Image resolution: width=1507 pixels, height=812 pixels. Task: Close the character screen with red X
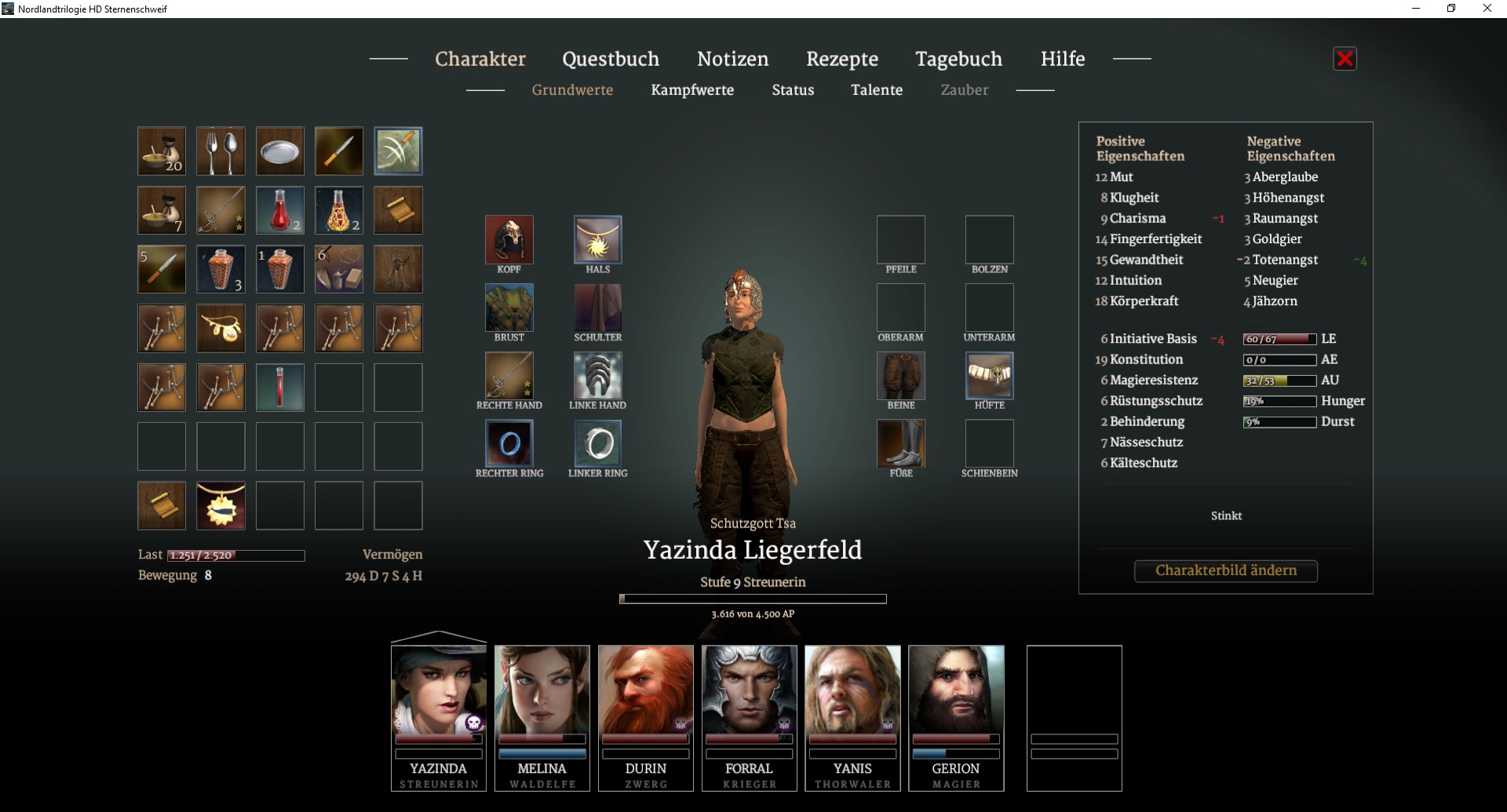1345,59
